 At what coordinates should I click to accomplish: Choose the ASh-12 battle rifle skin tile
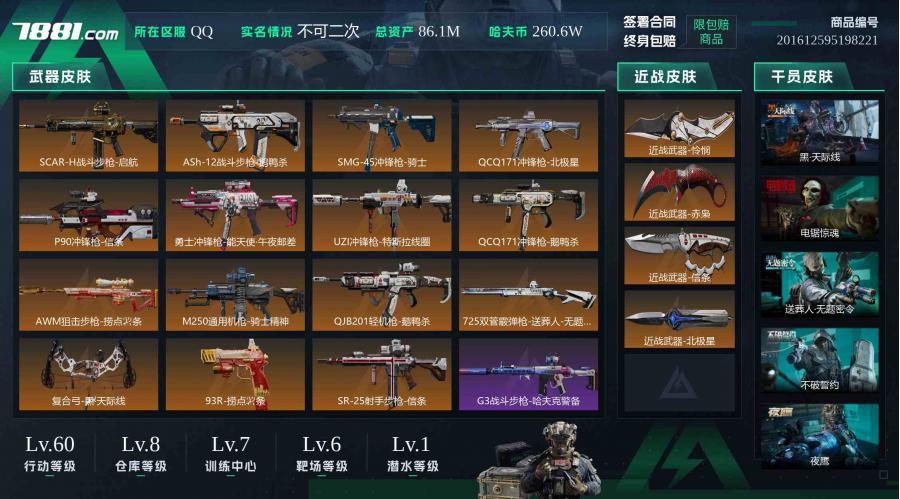[235, 134]
